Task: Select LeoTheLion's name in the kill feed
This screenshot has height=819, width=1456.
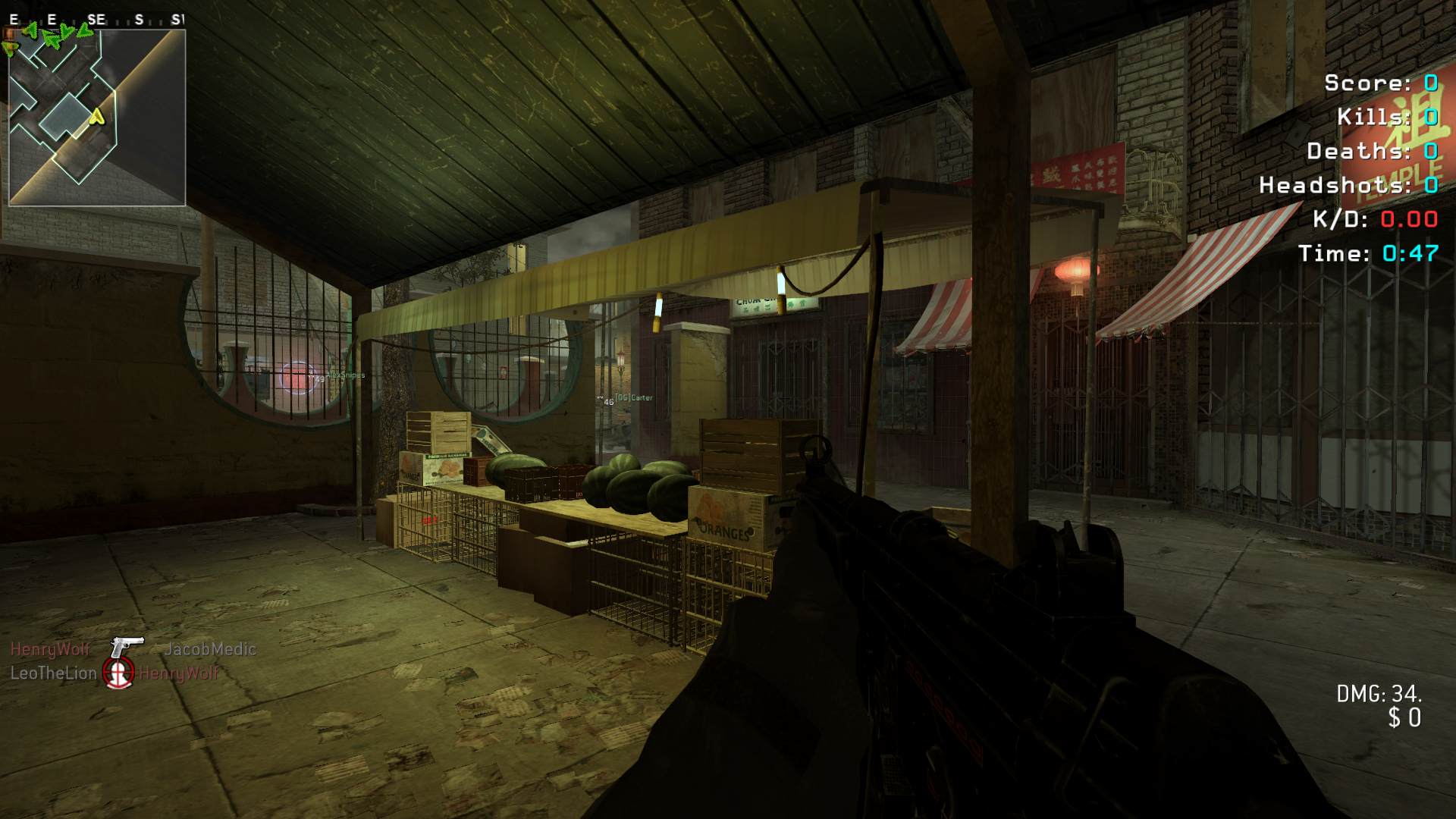Action: tap(54, 673)
